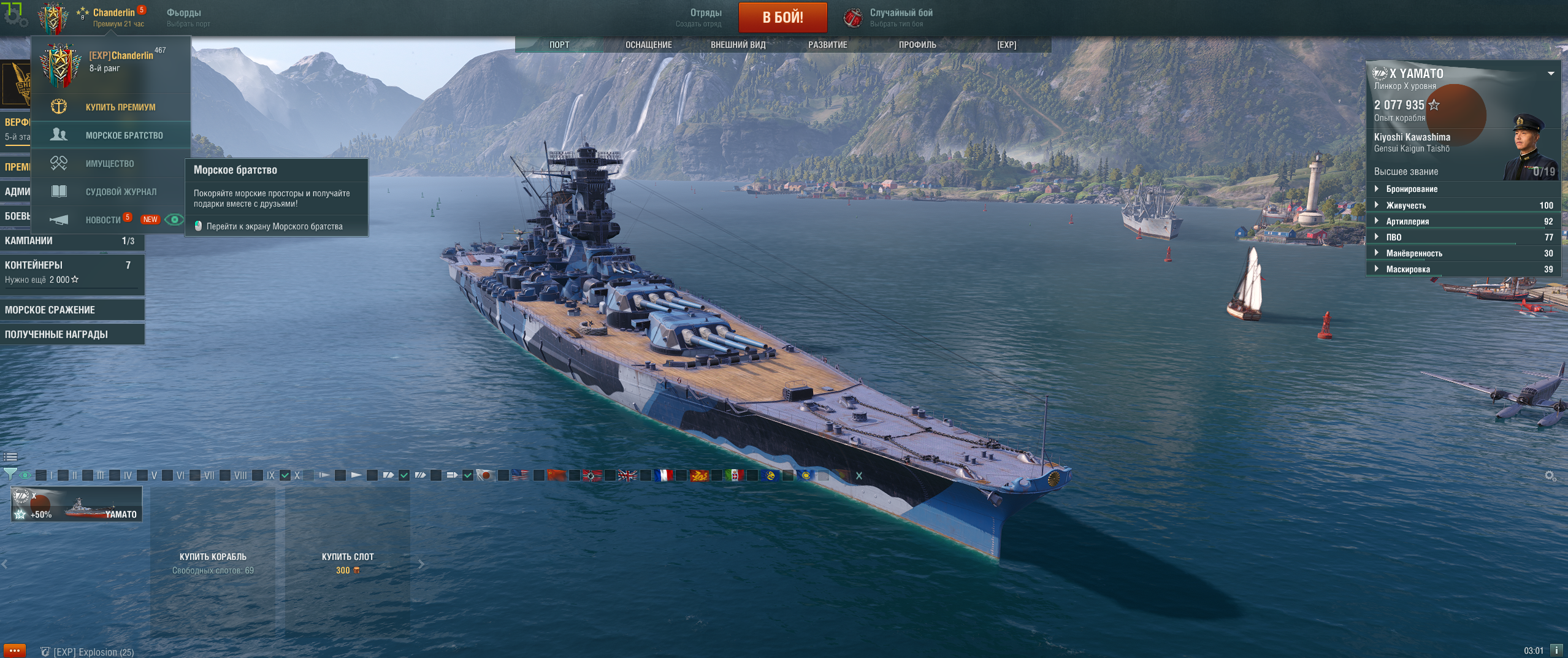Choose КУПИТЬ ПРЕМИУМ in the account menu
The width and height of the screenshot is (1568, 658).
pyautogui.click(x=120, y=107)
